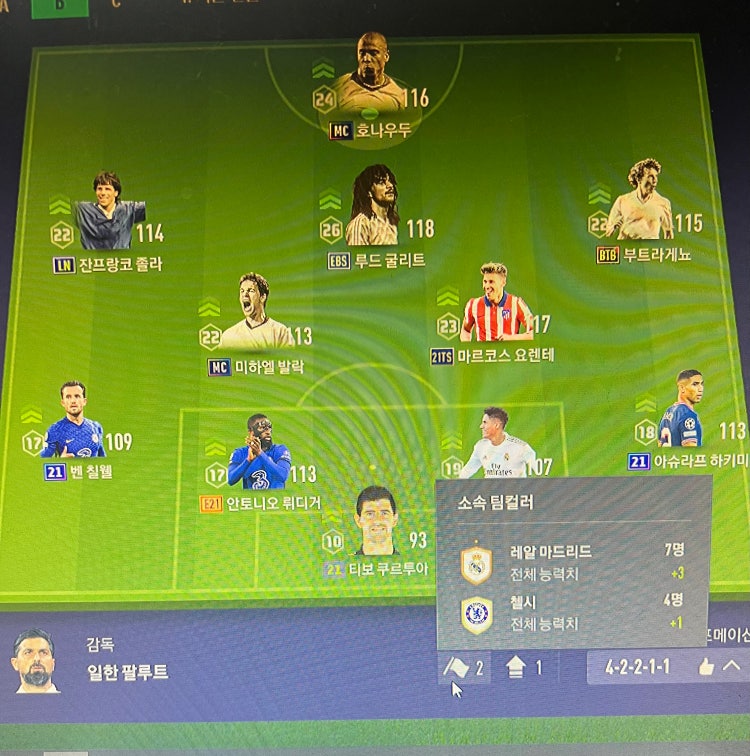Choose 루드 굴리트 on the pitch
Viewport: 750px width, 756px height.
(x=375, y=208)
